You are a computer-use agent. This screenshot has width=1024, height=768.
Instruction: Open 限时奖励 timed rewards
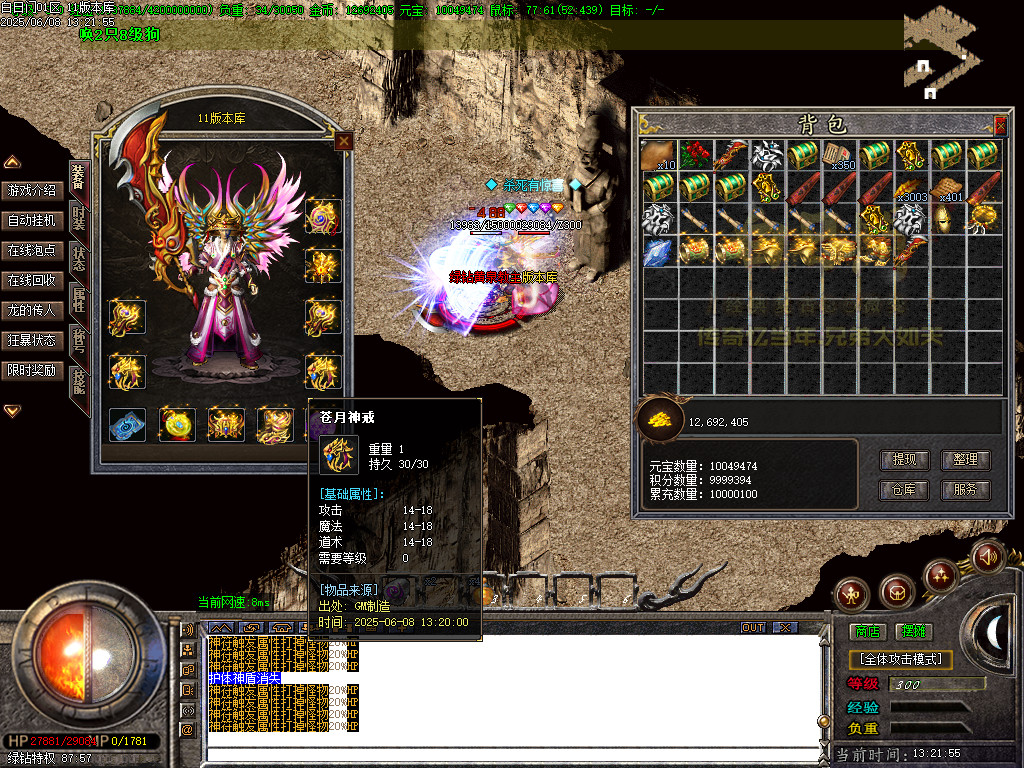coord(33,370)
